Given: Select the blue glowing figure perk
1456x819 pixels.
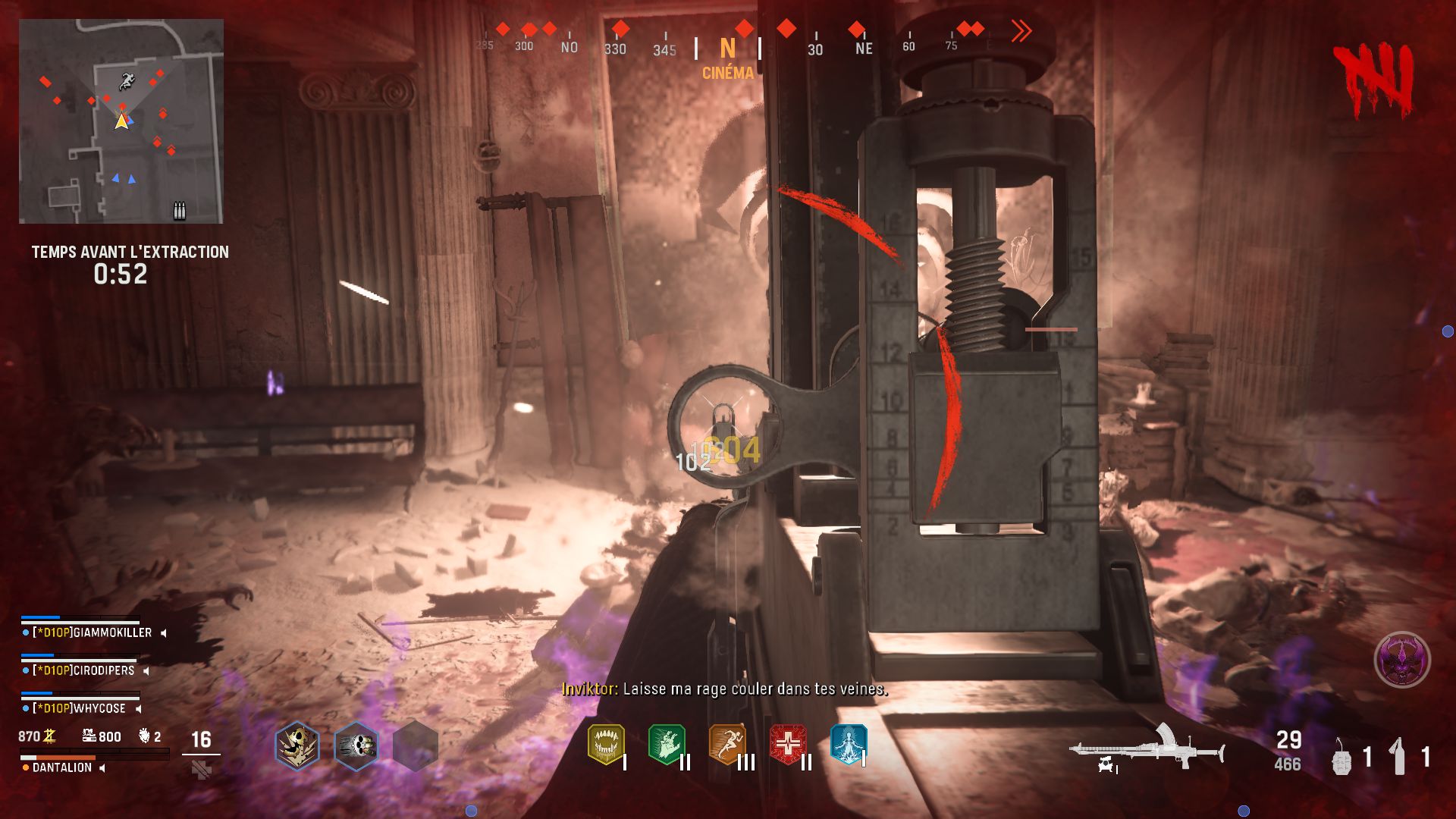Looking at the screenshot, I should [x=848, y=745].
